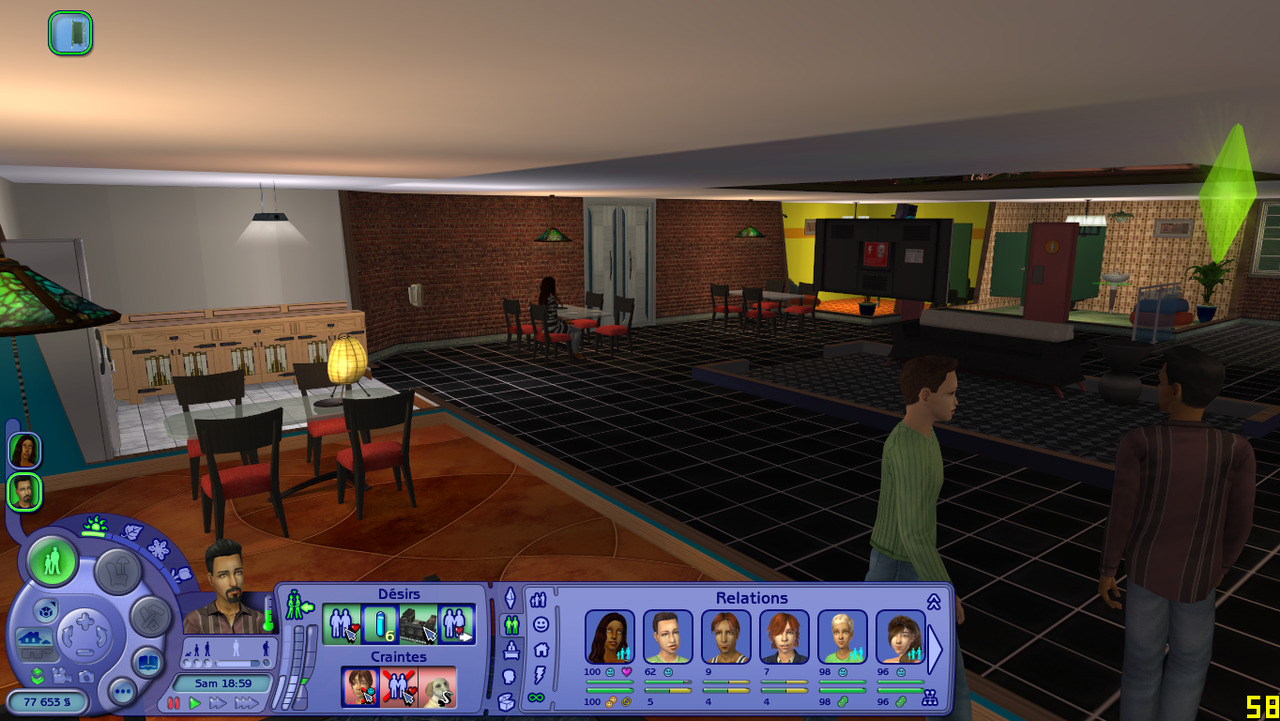Show the next page of relations
1280x721 pixels.
tap(935, 649)
